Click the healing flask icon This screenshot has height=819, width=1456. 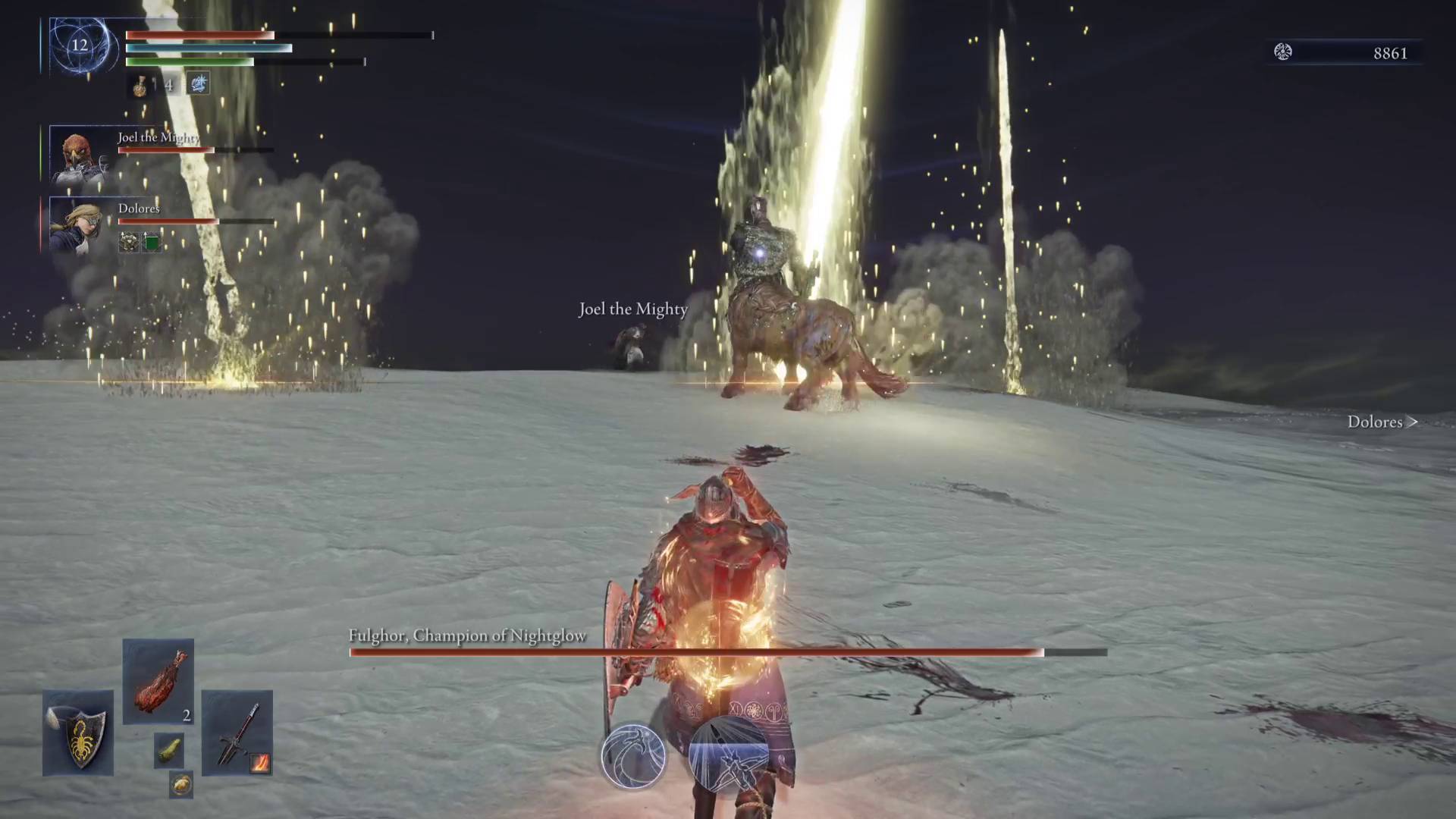(x=140, y=86)
